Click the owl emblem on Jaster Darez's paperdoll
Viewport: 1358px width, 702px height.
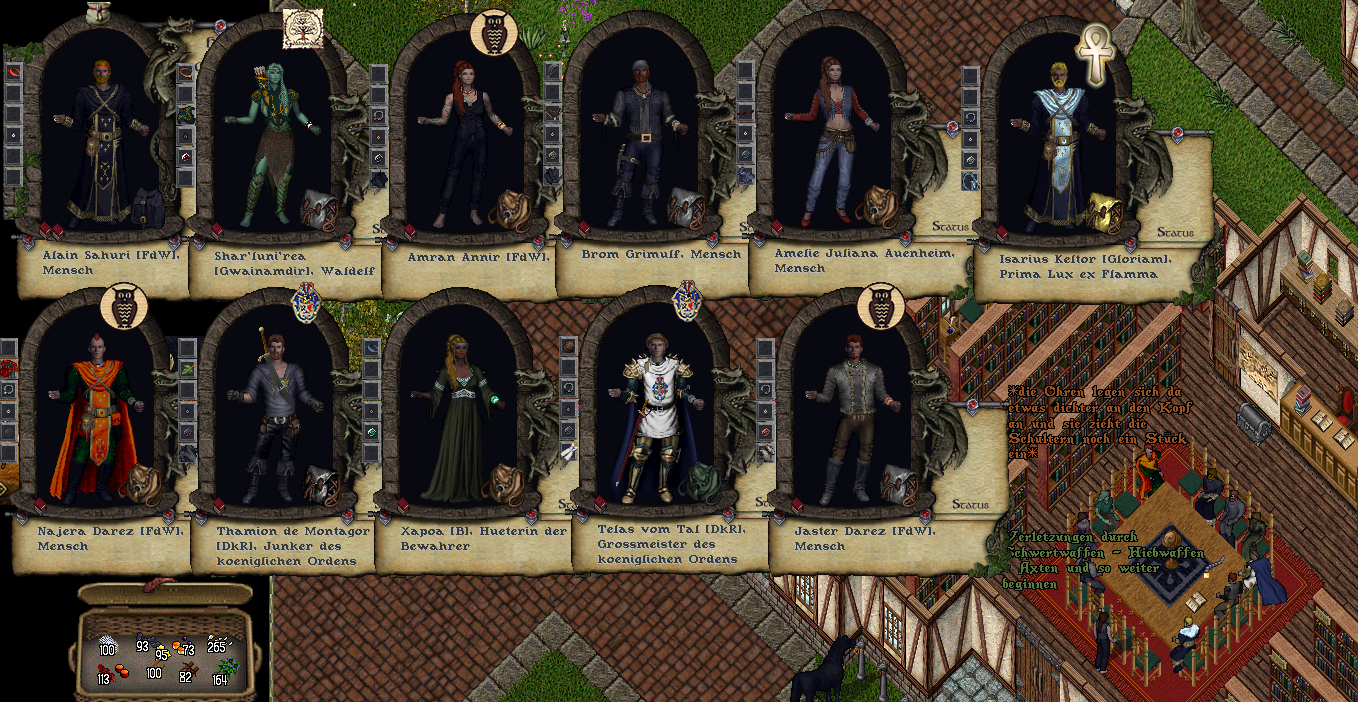(x=880, y=306)
